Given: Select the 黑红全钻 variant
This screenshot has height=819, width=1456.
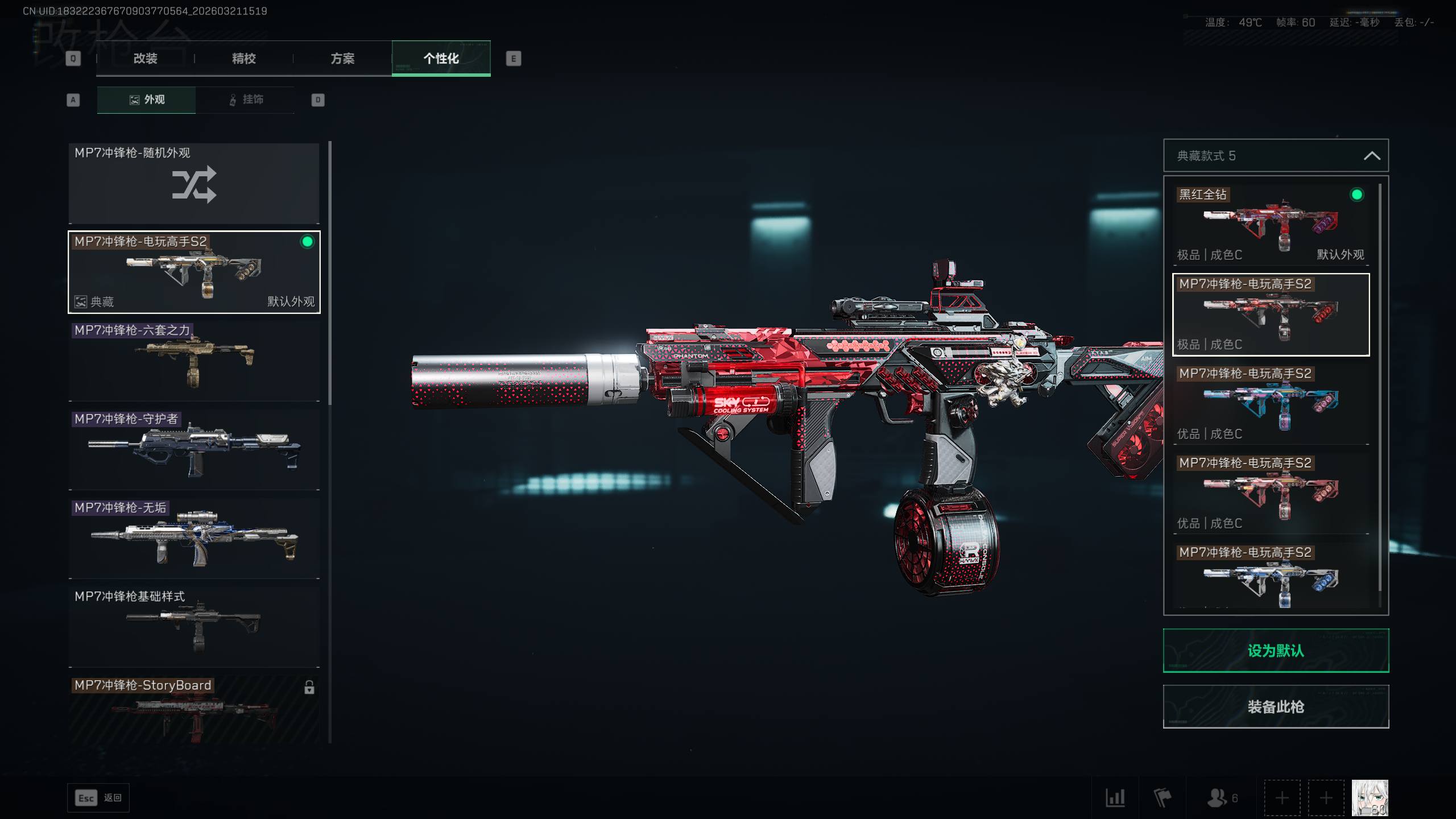Looking at the screenshot, I should (x=1271, y=225).
